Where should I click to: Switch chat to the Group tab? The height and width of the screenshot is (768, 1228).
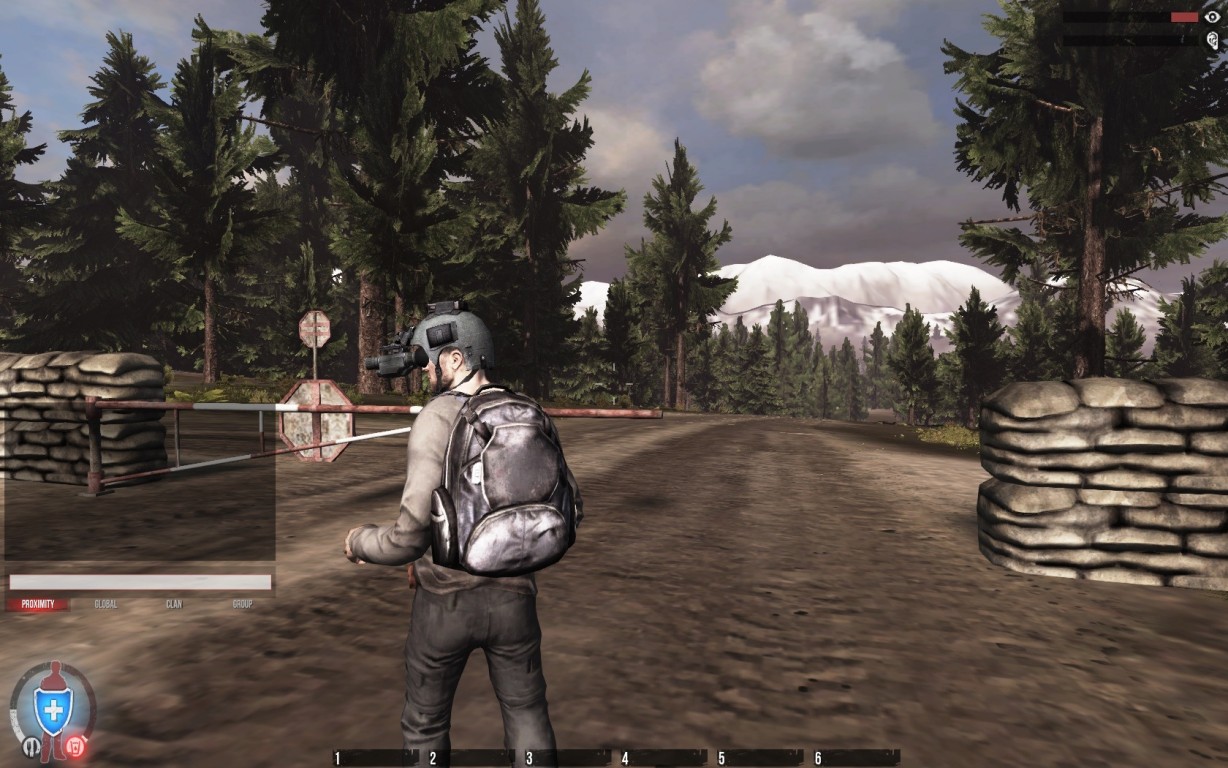coord(242,604)
